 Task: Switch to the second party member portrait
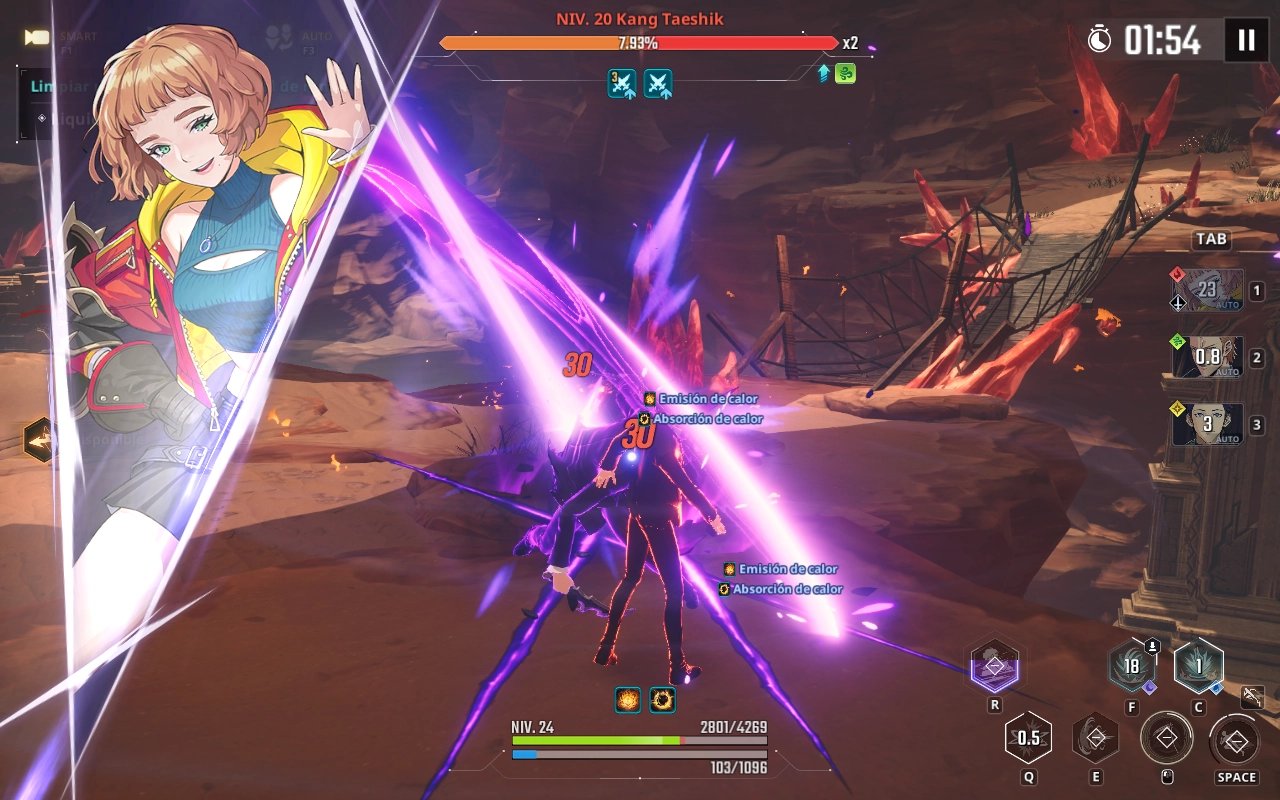tap(1208, 357)
